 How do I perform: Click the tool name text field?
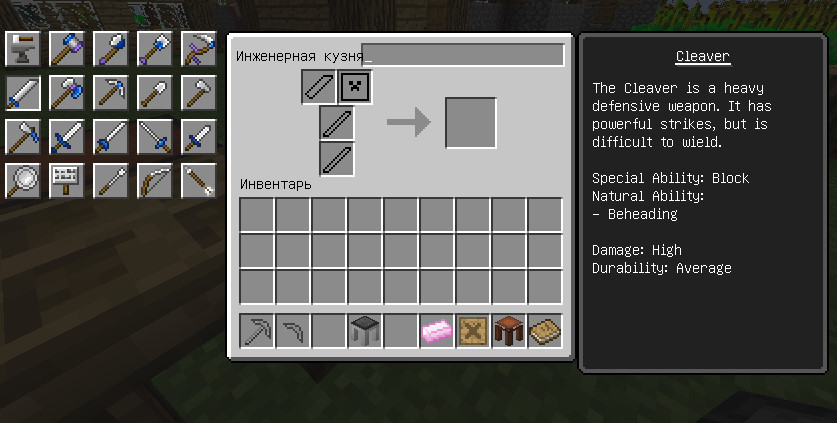click(x=464, y=56)
